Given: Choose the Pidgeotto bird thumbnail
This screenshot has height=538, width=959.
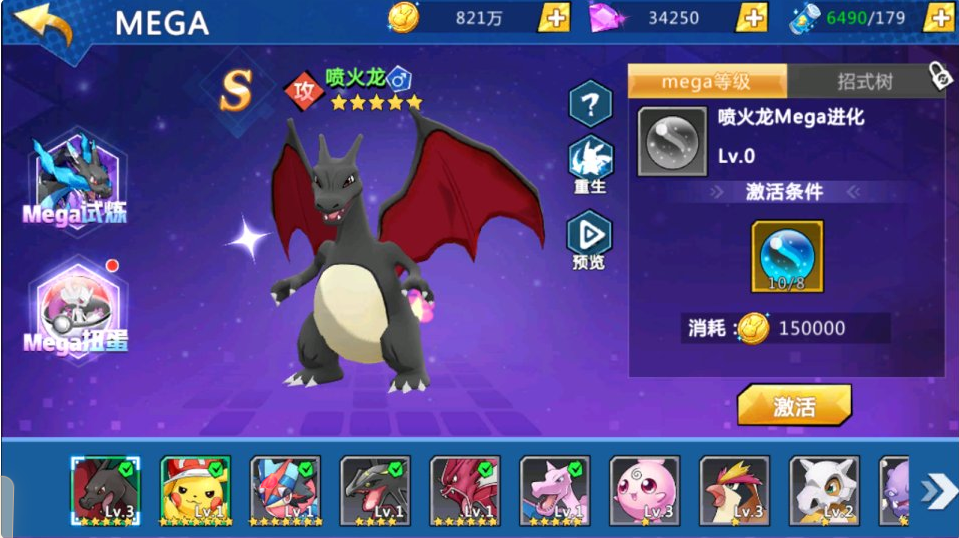Looking at the screenshot, I should (x=735, y=490).
